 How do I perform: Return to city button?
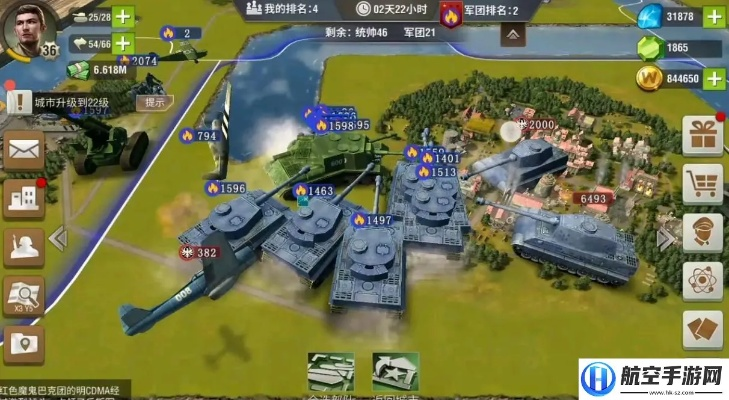tap(395, 373)
